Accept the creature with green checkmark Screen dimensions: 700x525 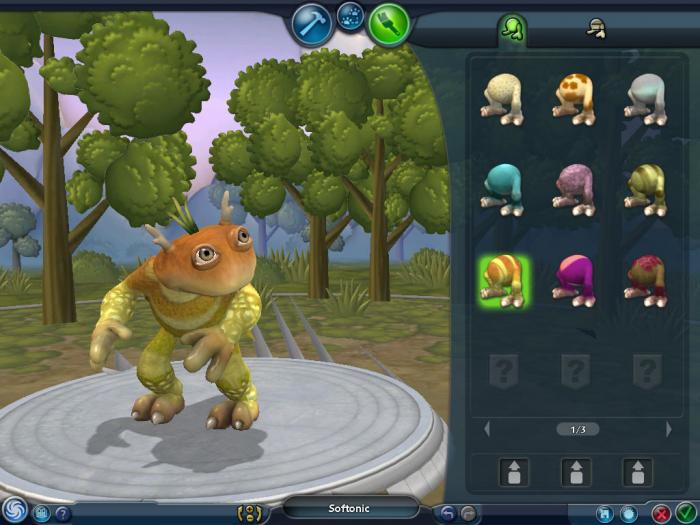[684, 512]
